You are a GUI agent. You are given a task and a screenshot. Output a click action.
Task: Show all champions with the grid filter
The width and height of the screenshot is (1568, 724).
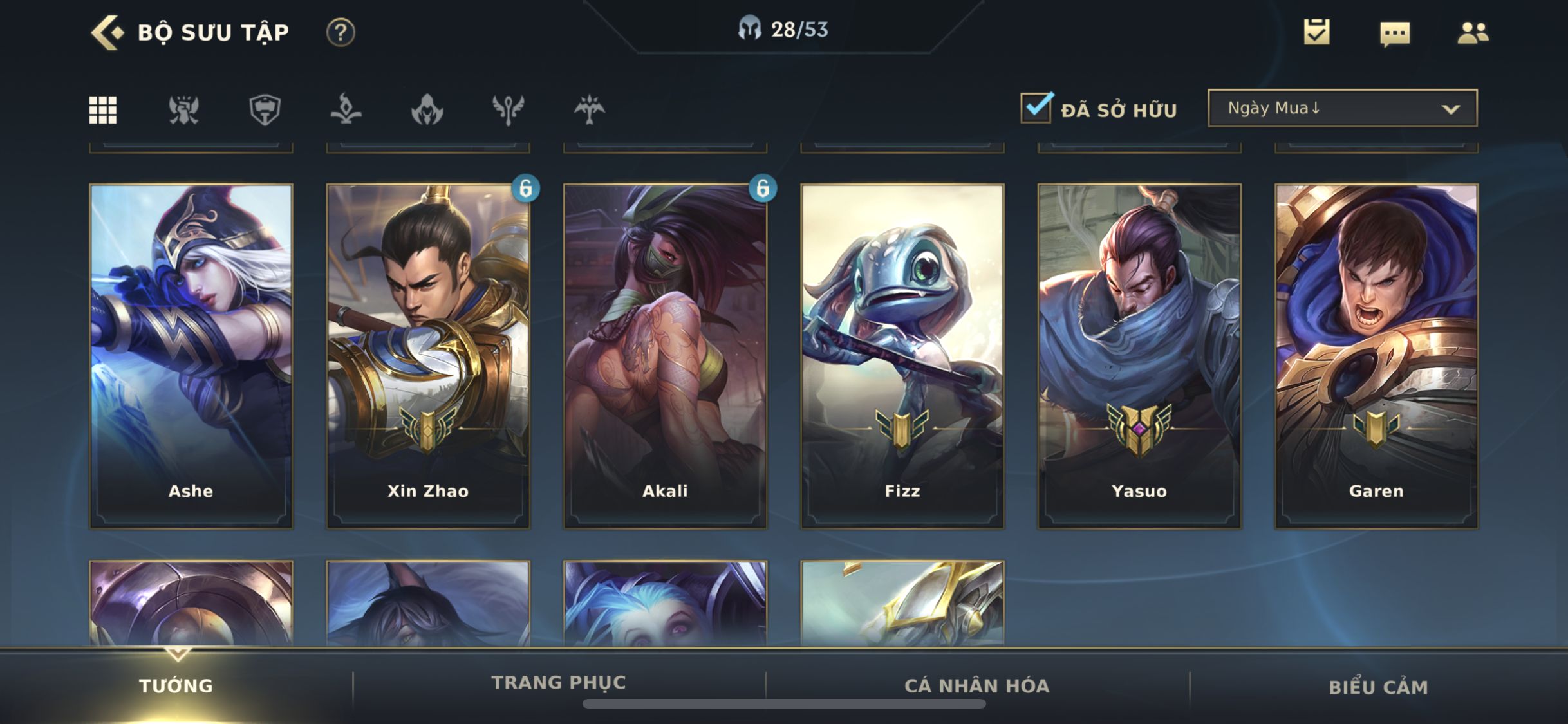point(103,109)
